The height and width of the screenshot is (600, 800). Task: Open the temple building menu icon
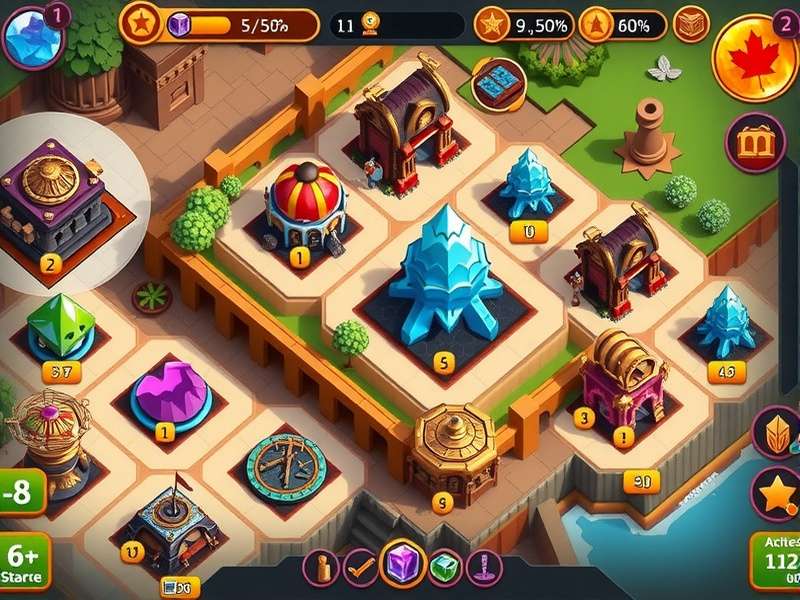(755, 142)
